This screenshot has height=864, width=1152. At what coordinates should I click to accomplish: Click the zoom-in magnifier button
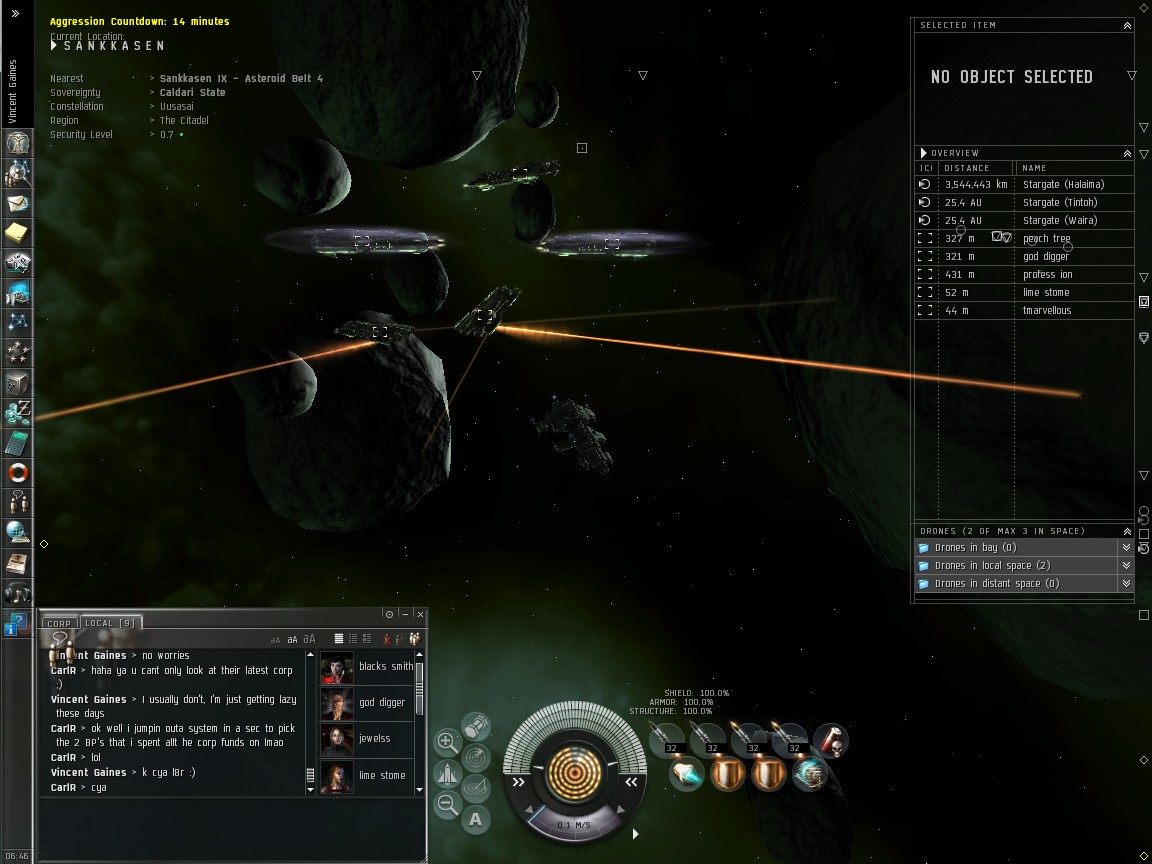447,742
